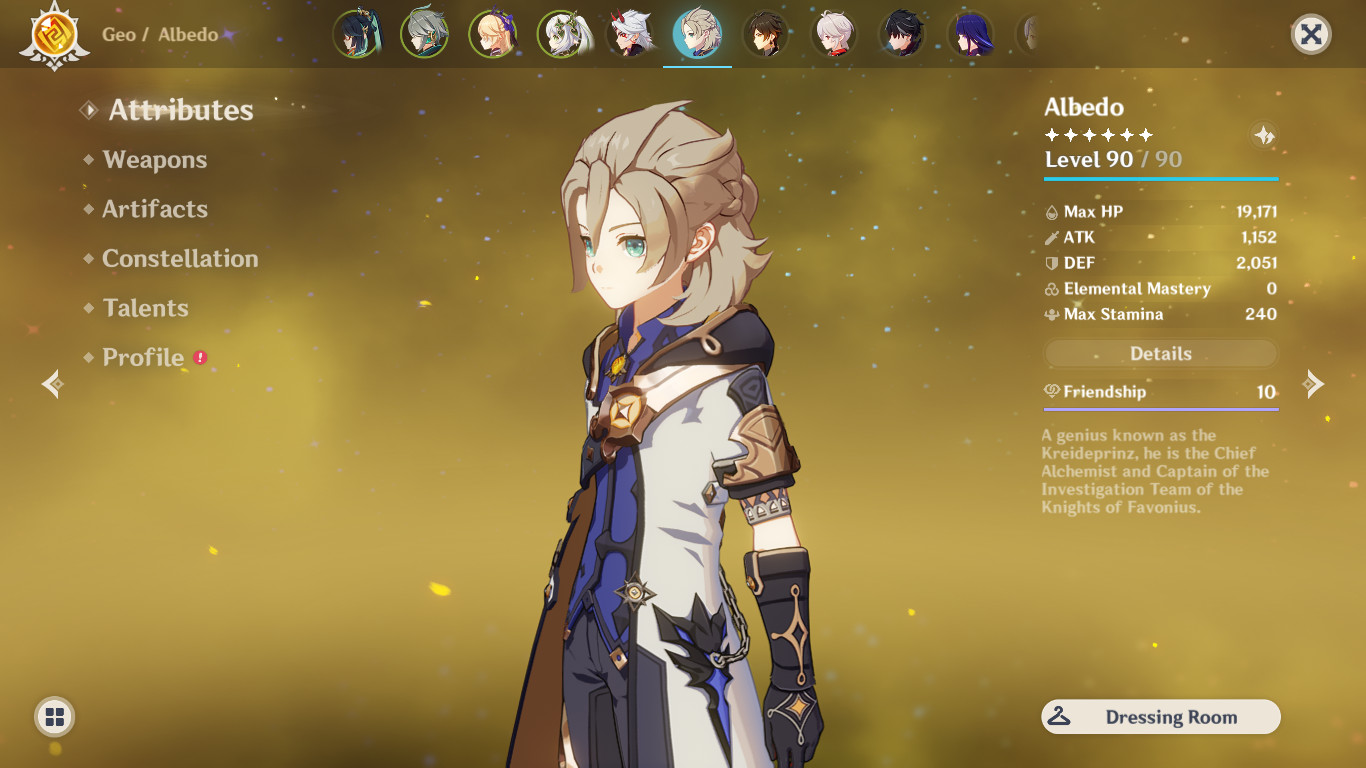Select Zhongli's character portrait
The width and height of the screenshot is (1366, 768).
point(766,33)
